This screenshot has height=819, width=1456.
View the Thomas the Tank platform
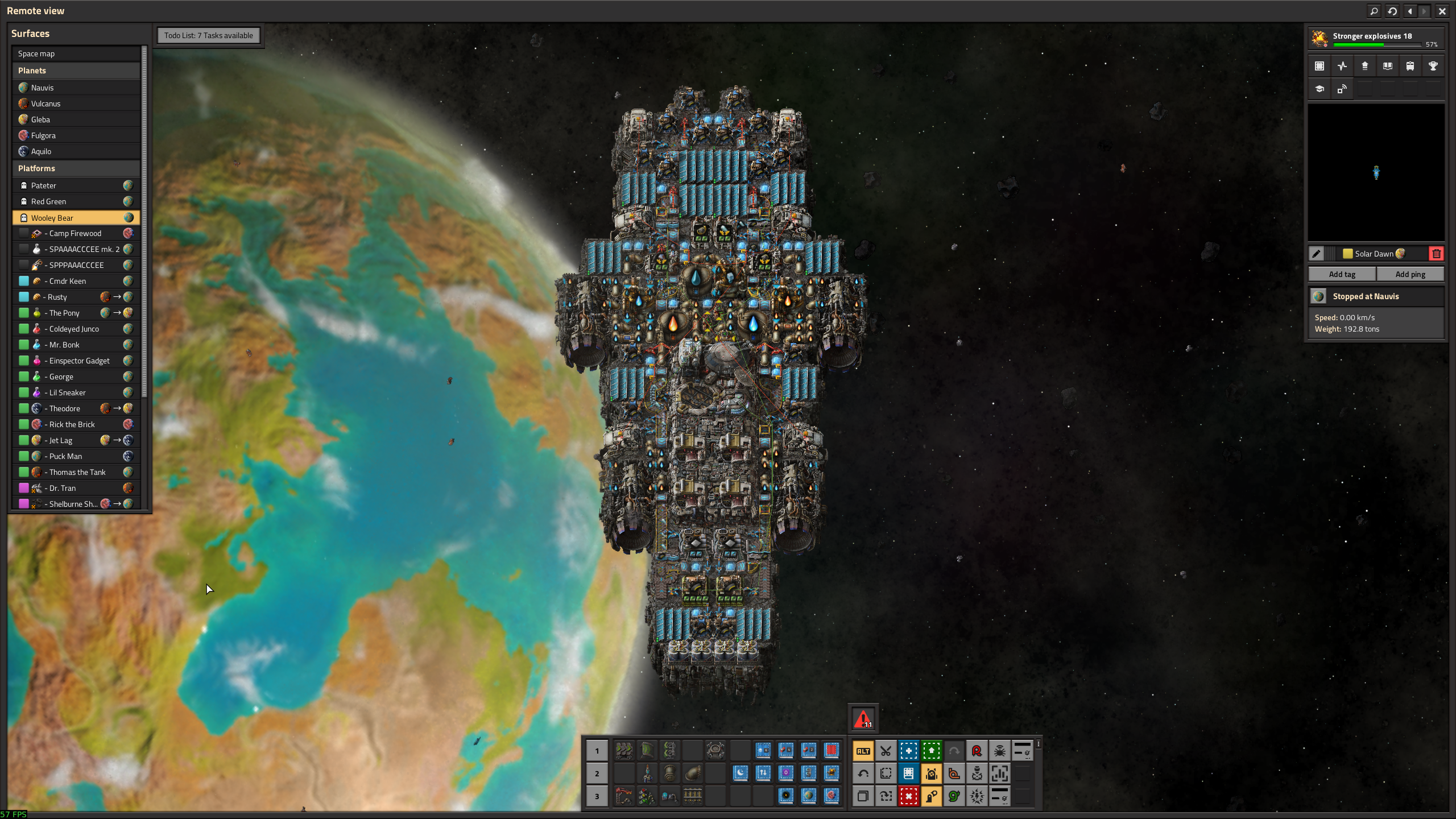point(77,472)
